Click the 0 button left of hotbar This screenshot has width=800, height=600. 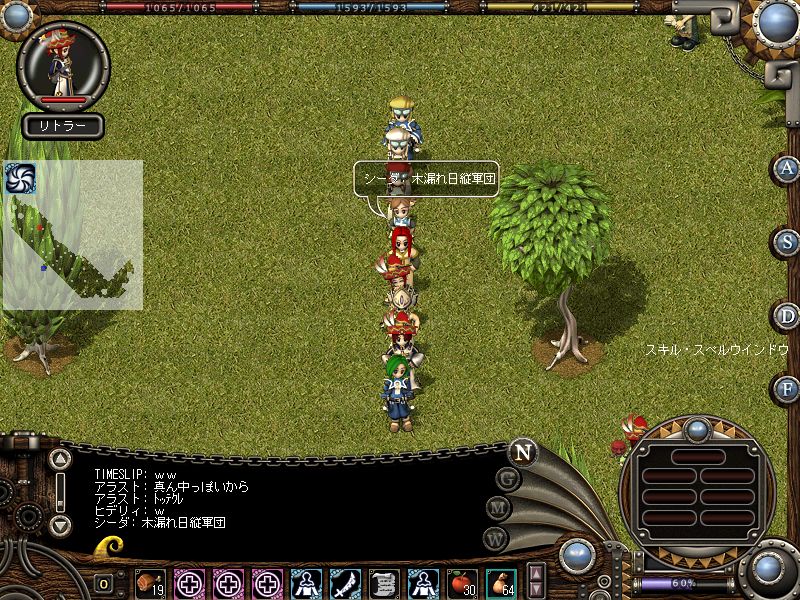104,583
